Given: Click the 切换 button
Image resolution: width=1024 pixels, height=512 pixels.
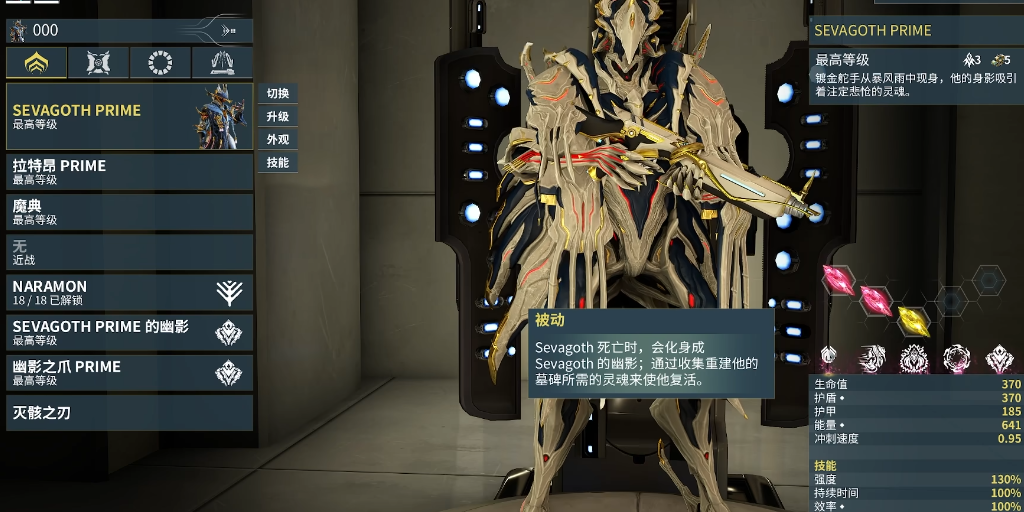Looking at the screenshot, I should click(278, 94).
